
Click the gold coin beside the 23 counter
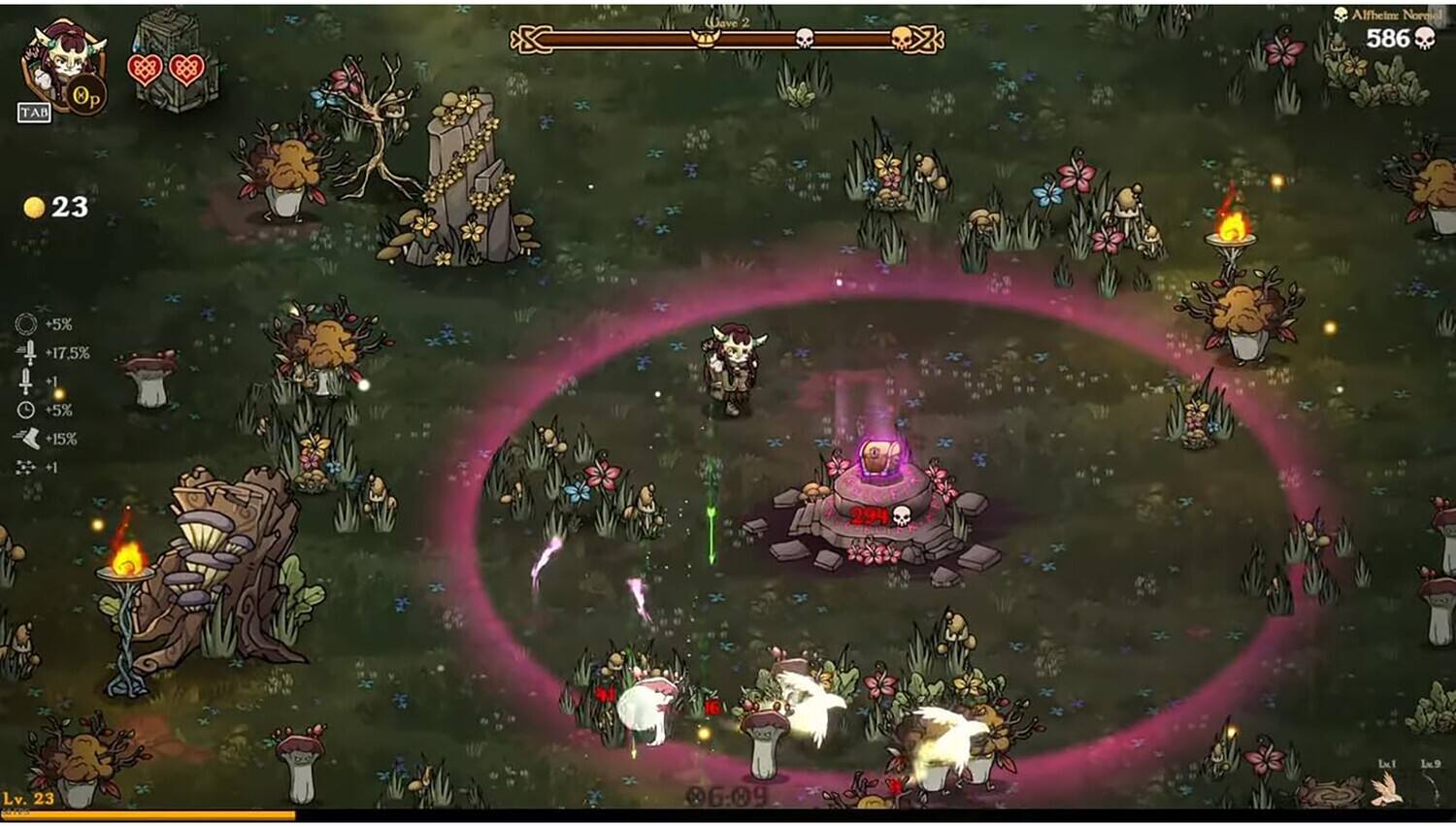[35, 205]
